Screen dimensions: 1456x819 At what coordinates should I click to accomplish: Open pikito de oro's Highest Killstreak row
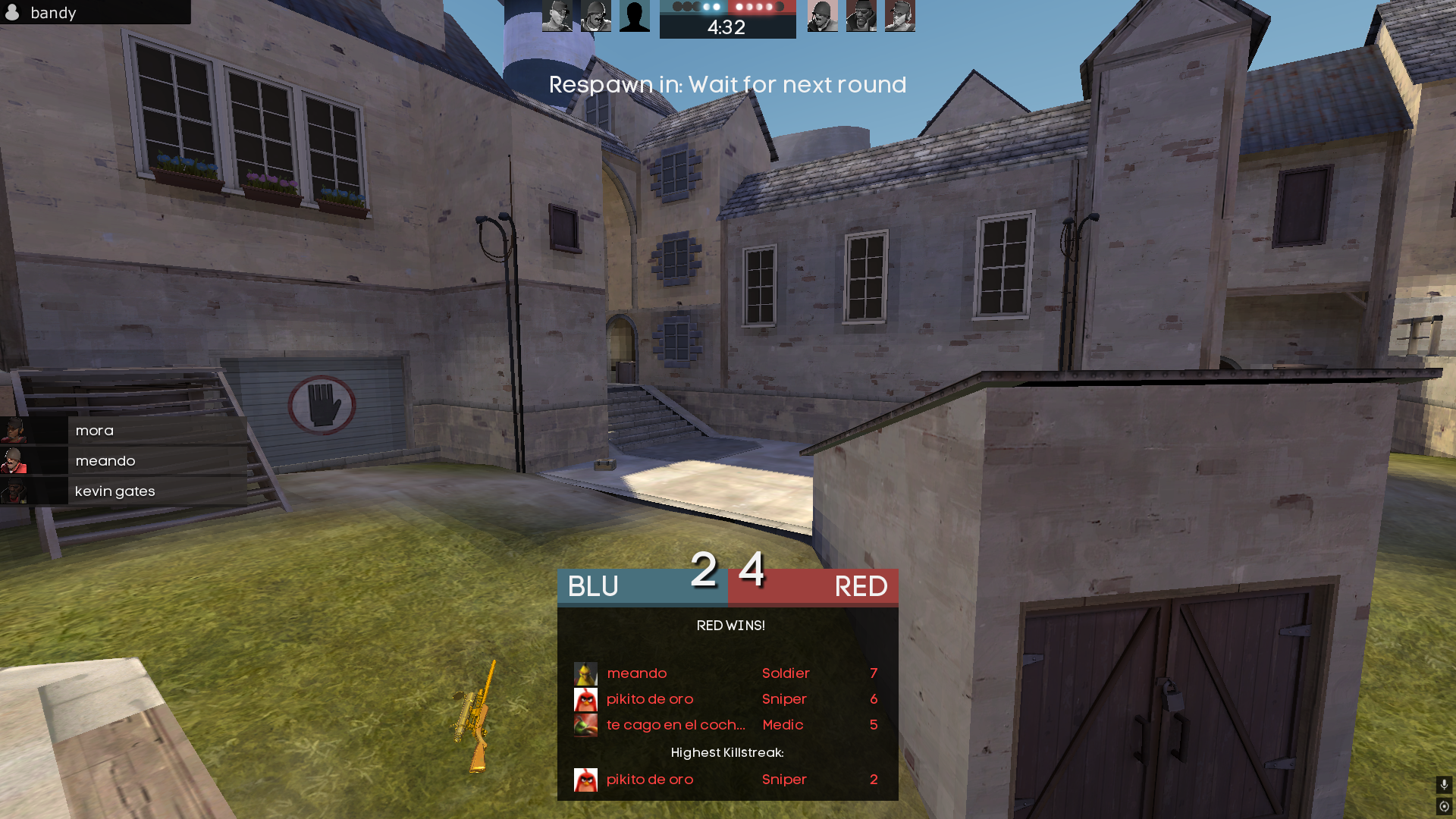click(x=728, y=780)
